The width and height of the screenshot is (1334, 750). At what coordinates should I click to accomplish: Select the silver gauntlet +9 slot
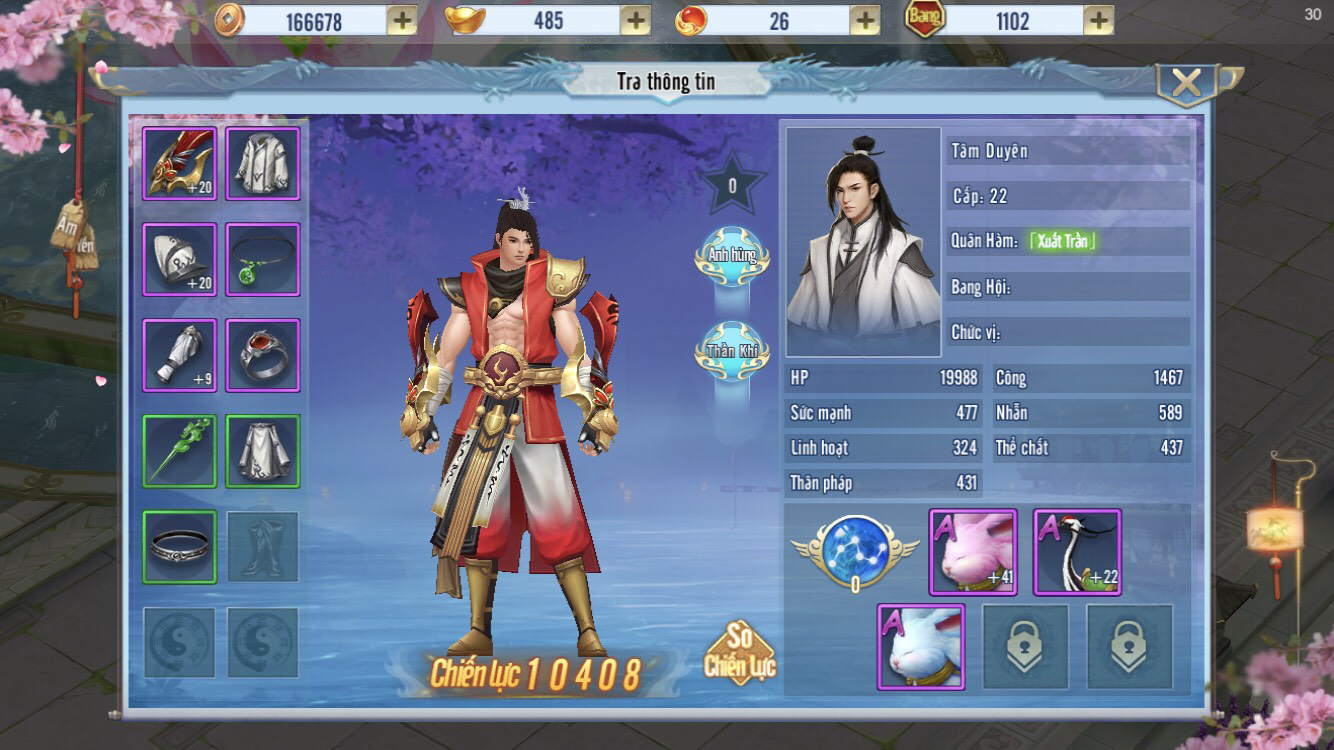point(180,355)
